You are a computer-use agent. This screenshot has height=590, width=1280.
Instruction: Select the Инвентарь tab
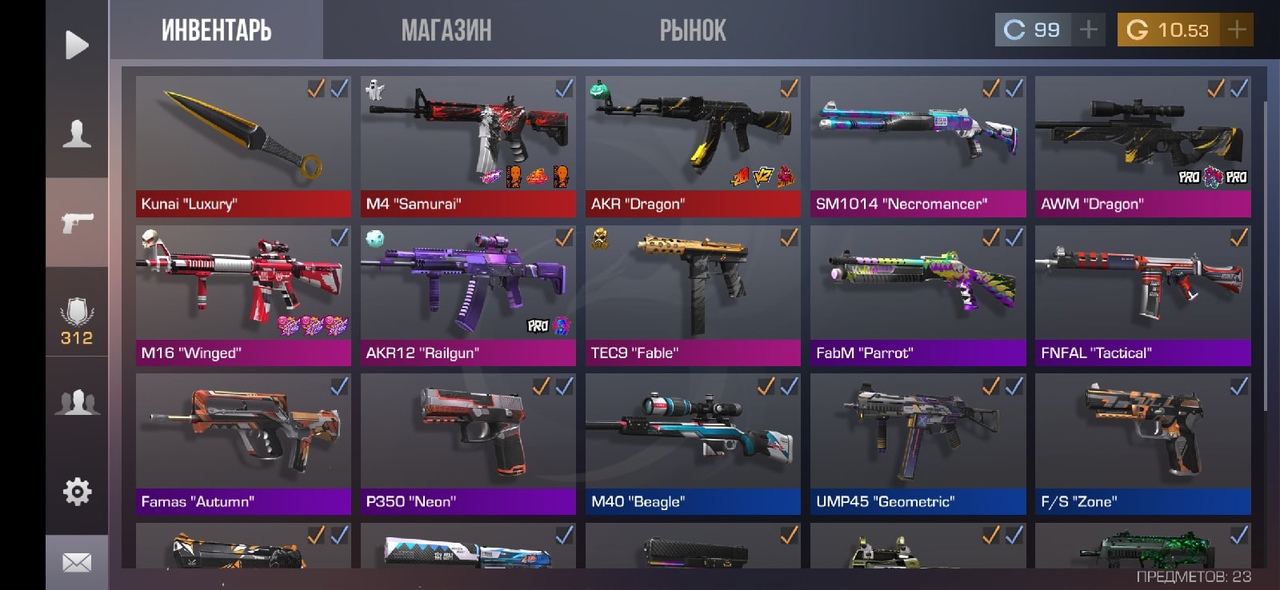click(x=216, y=30)
